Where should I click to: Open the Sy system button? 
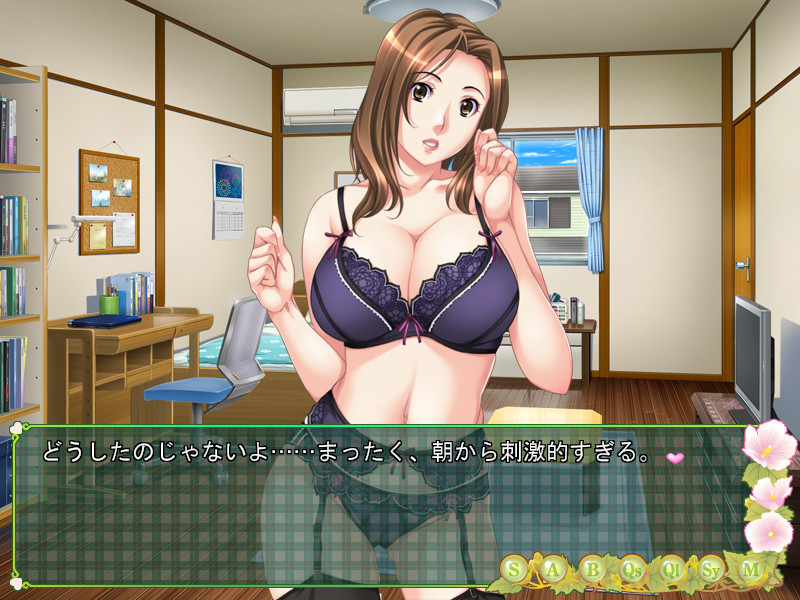pyautogui.click(x=711, y=569)
